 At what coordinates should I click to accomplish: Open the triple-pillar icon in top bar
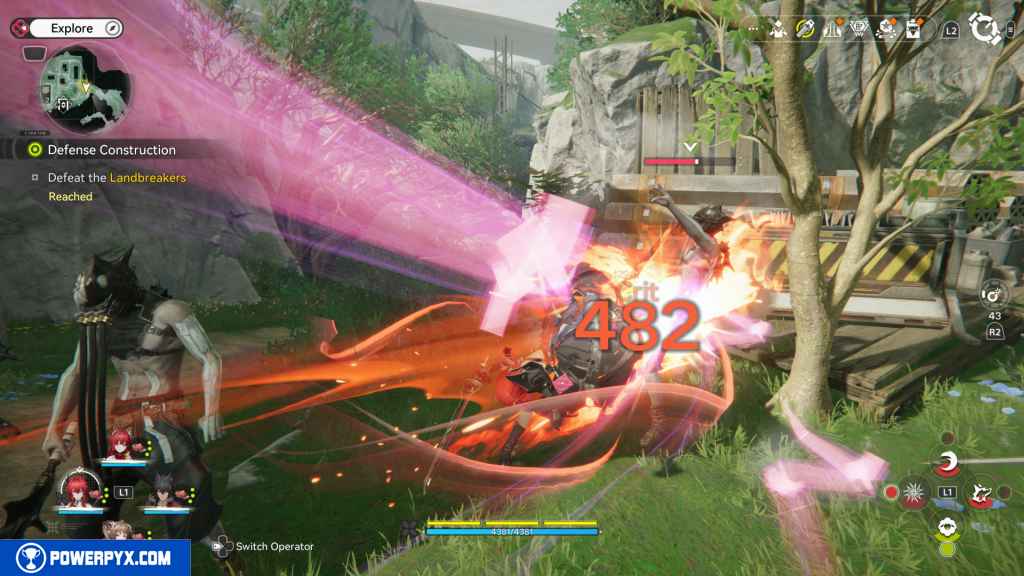tap(831, 30)
